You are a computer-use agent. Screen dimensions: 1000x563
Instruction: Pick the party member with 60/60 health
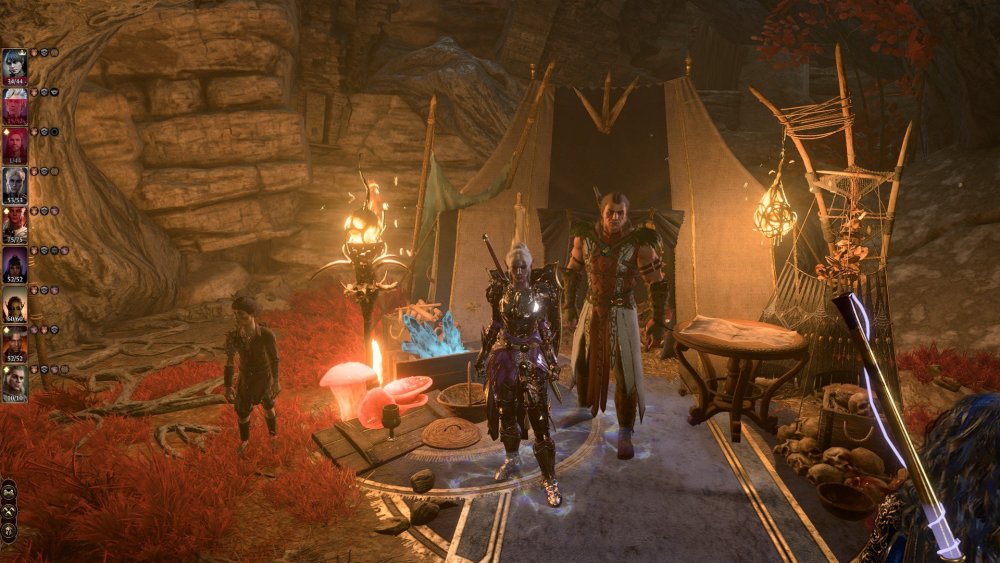15,303
